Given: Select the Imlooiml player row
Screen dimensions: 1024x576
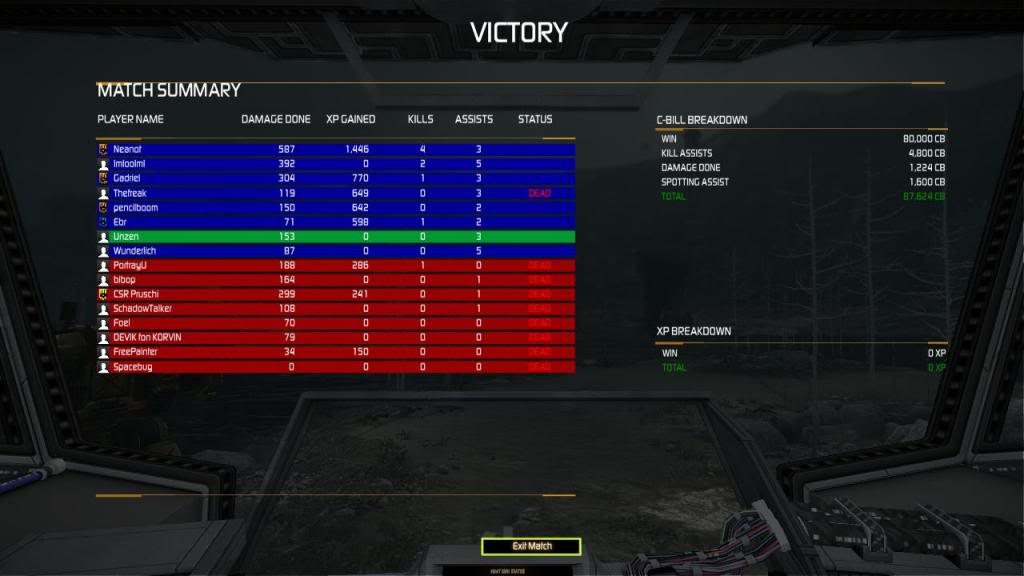Looking at the screenshot, I should 335,163.
